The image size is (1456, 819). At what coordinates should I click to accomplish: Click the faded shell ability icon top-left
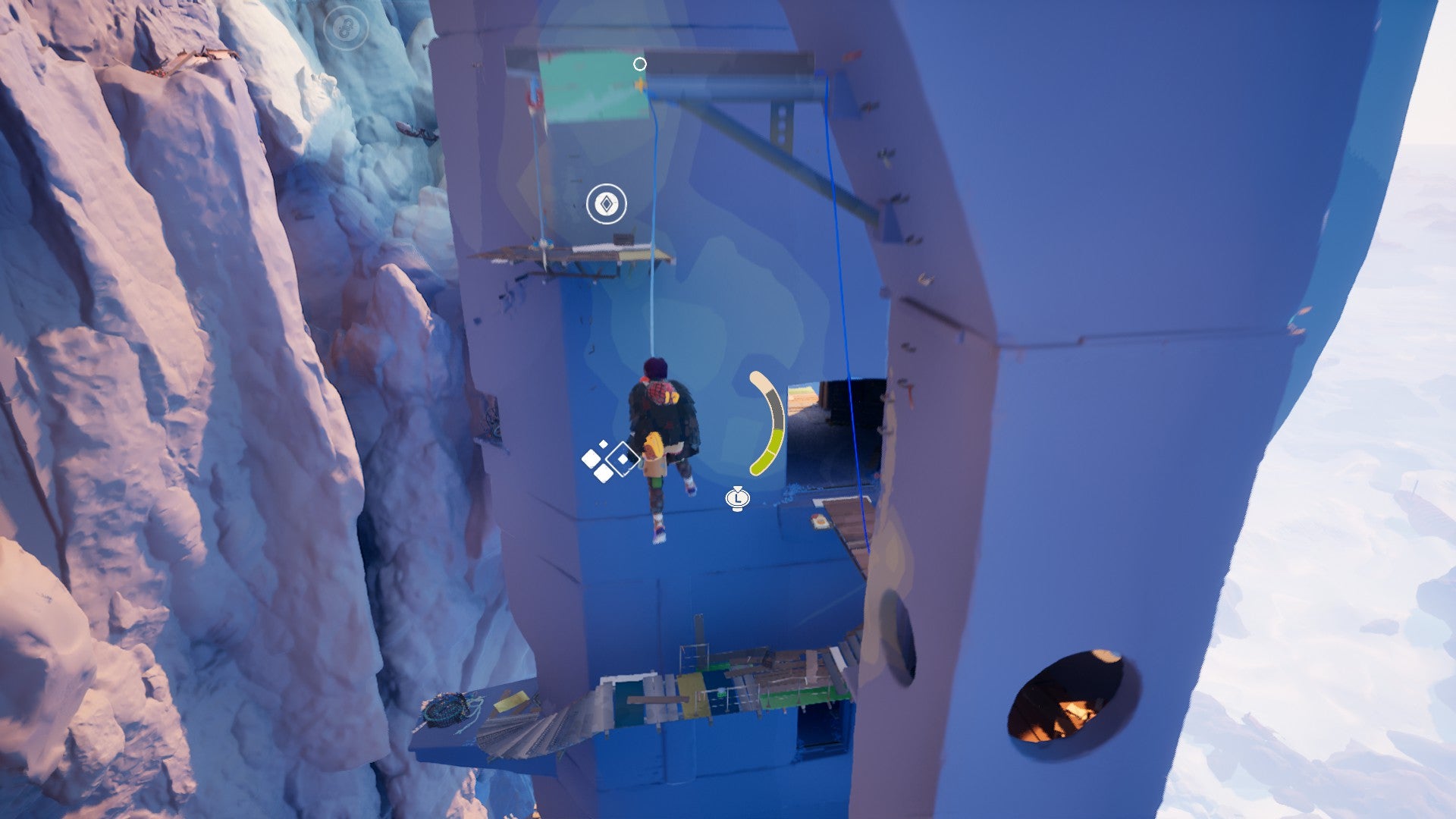click(x=347, y=28)
